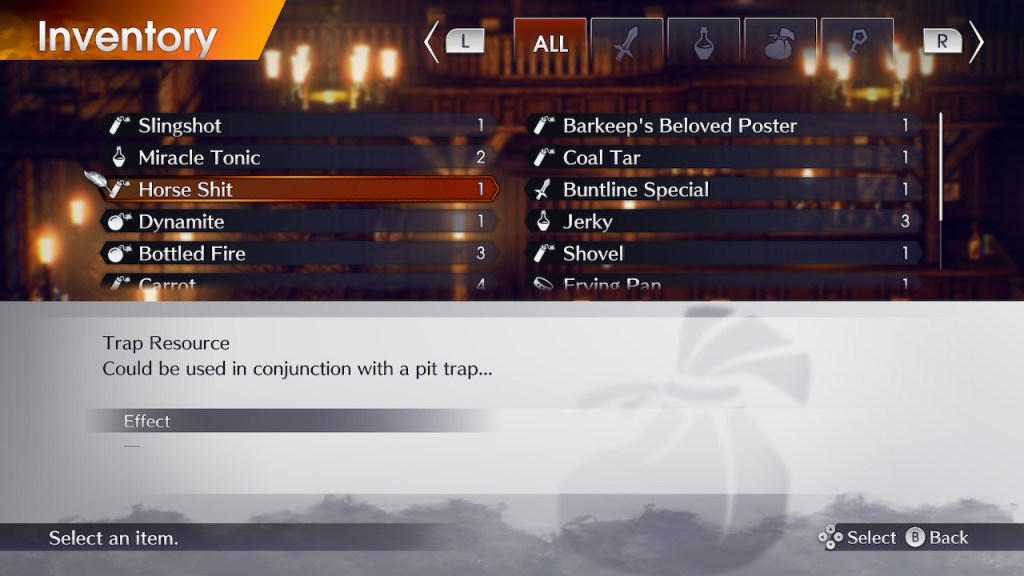
Task: Pick the Dynamite entry
Action: (x=300, y=222)
